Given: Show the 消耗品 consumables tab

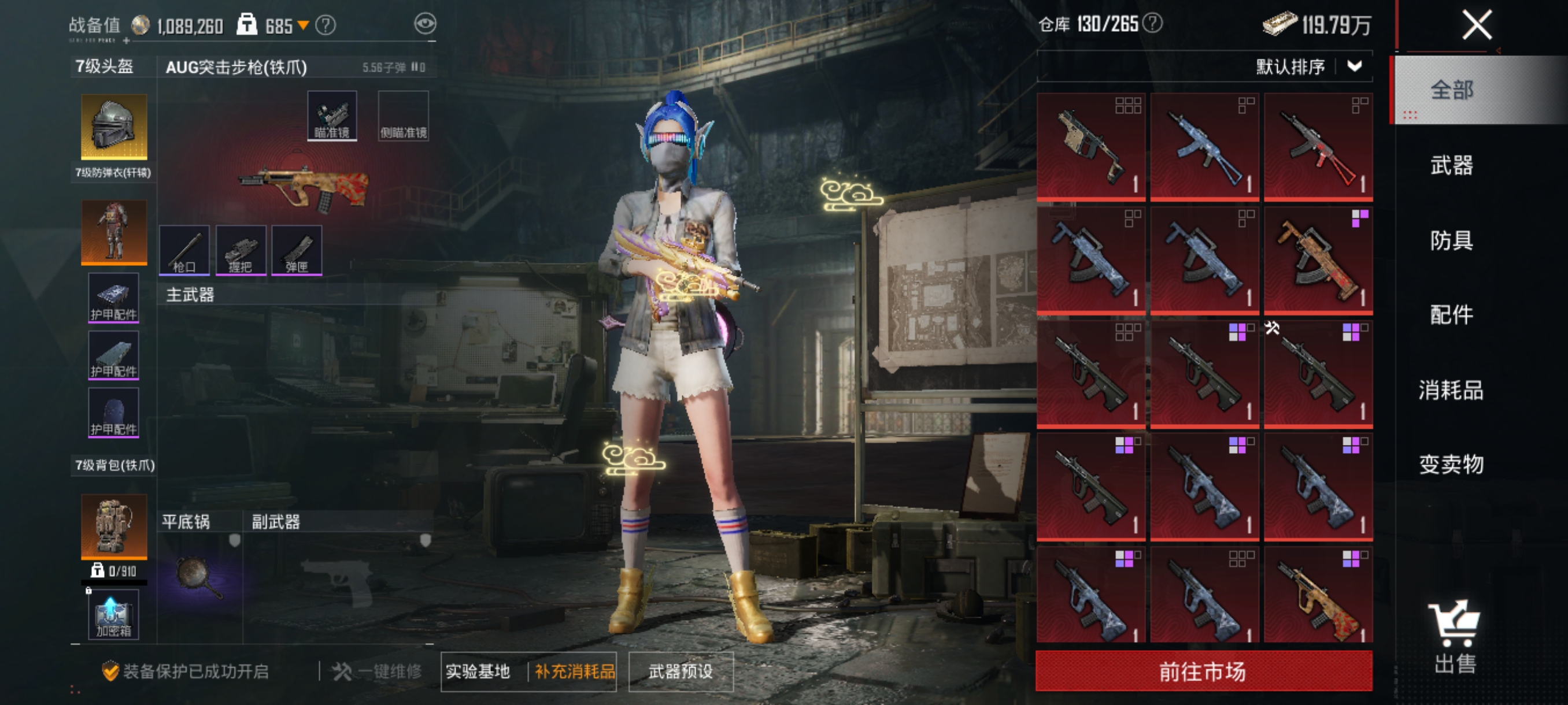Looking at the screenshot, I should [1451, 390].
